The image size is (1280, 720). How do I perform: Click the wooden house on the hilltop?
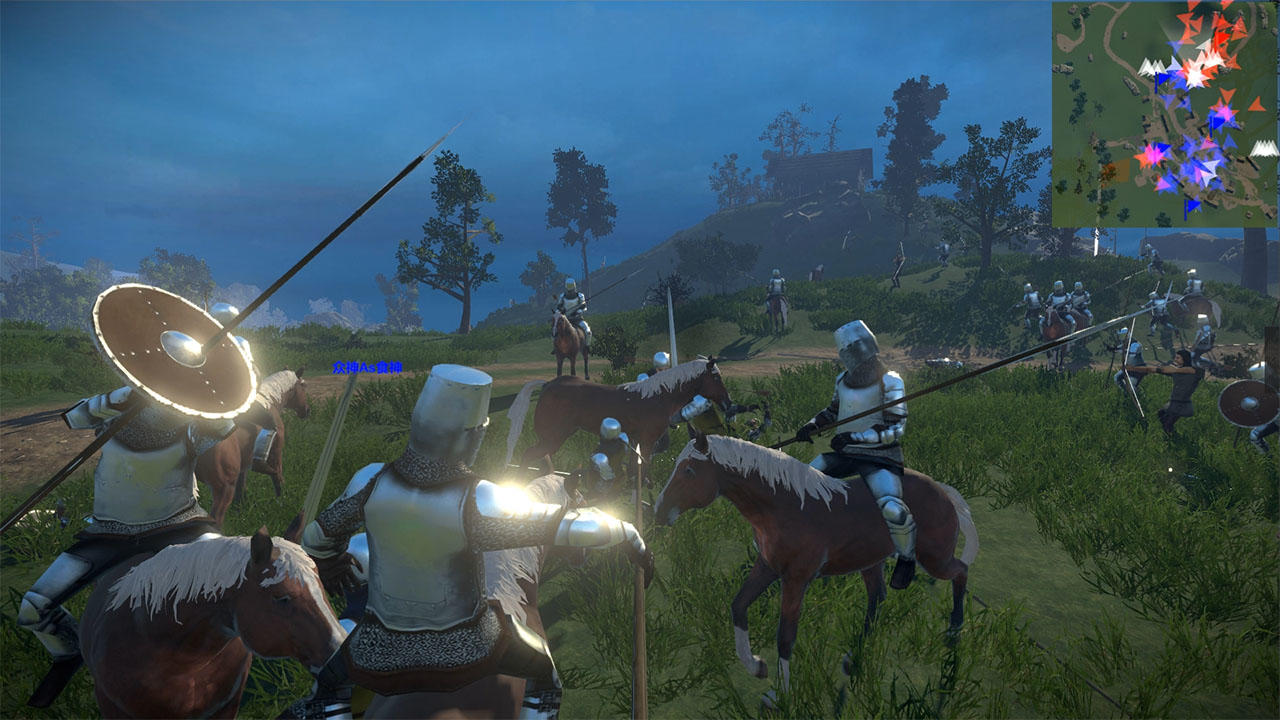(x=820, y=160)
